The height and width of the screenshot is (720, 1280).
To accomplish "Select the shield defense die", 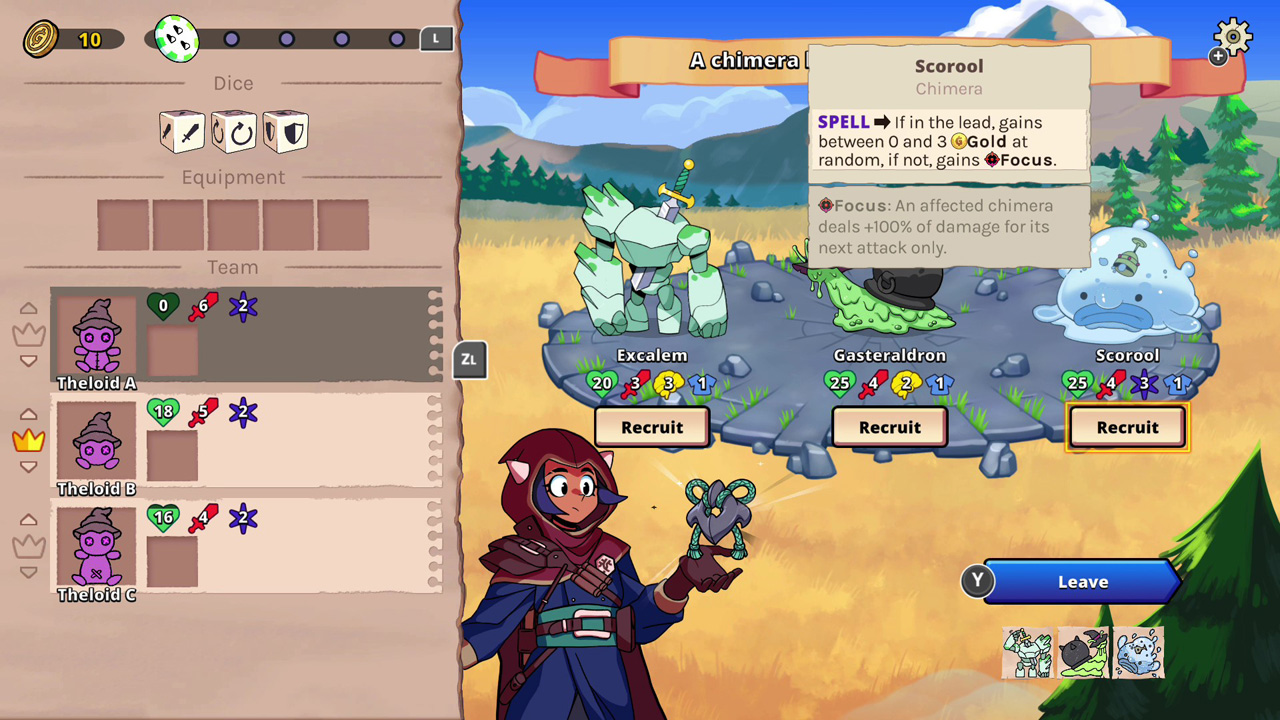I will [285, 131].
